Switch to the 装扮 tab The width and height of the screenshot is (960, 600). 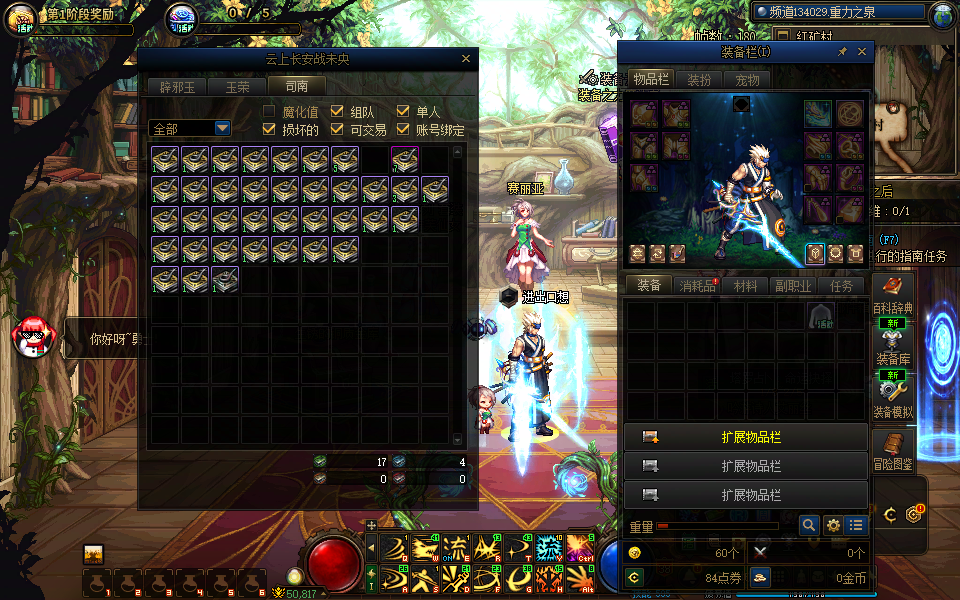coord(699,80)
